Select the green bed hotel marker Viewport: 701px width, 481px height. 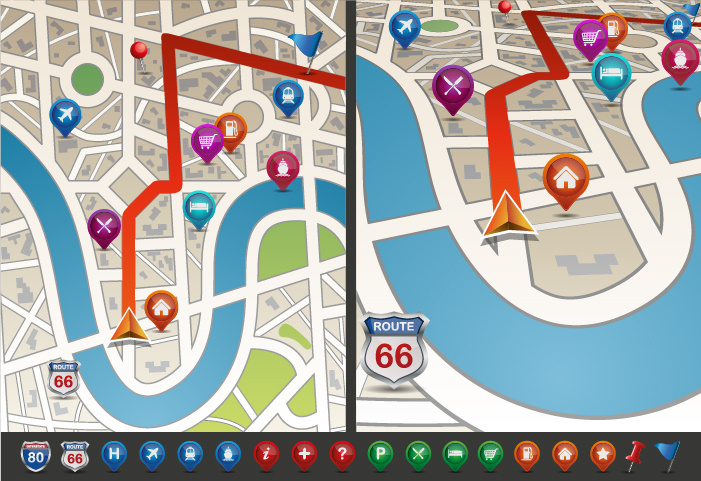tap(455, 455)
